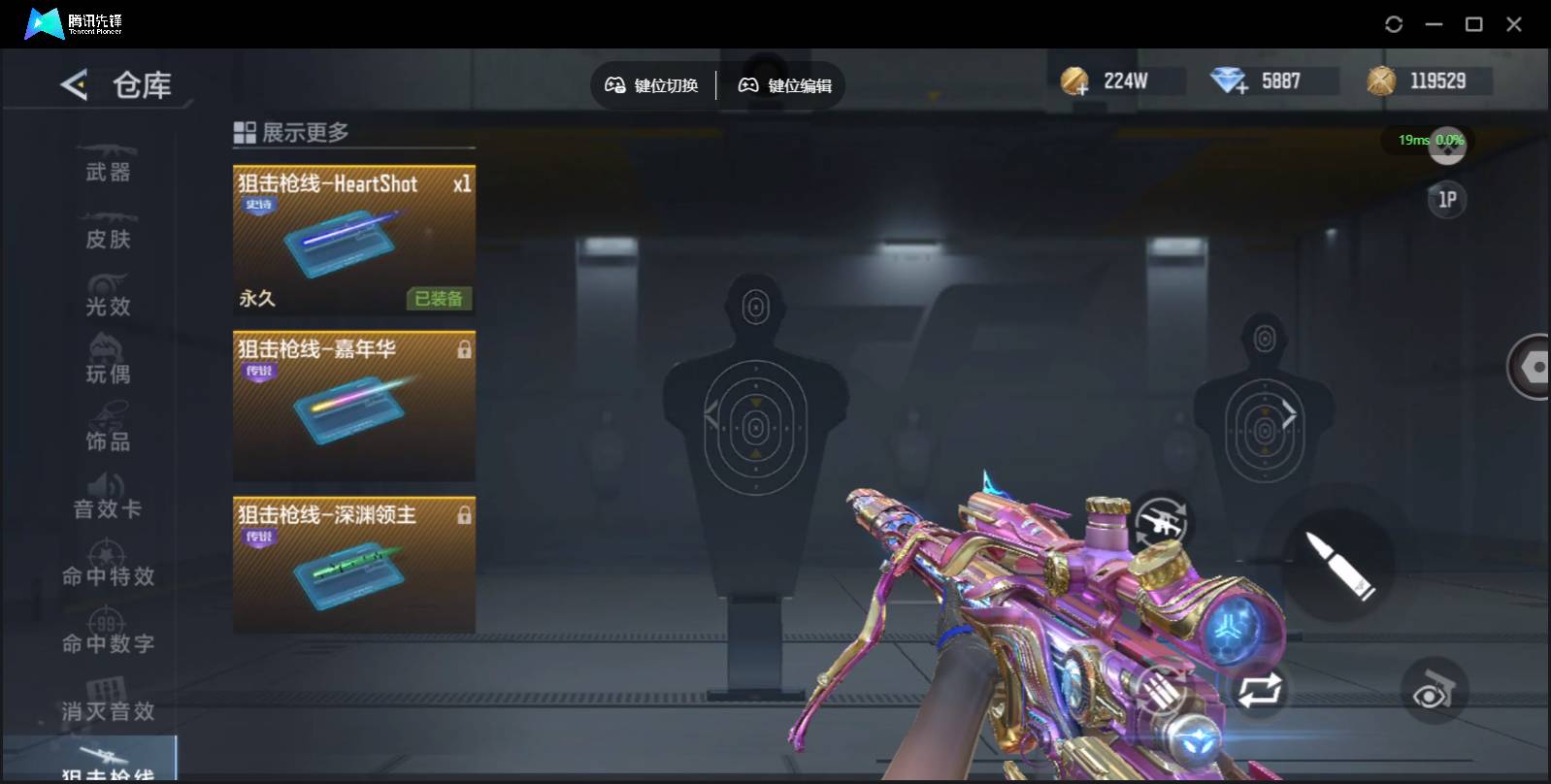Viewport: 1551px width, 784px height.
Task: Switch to the 武器 weapons category
Action: pyautogui.click(x=108, y=164)
